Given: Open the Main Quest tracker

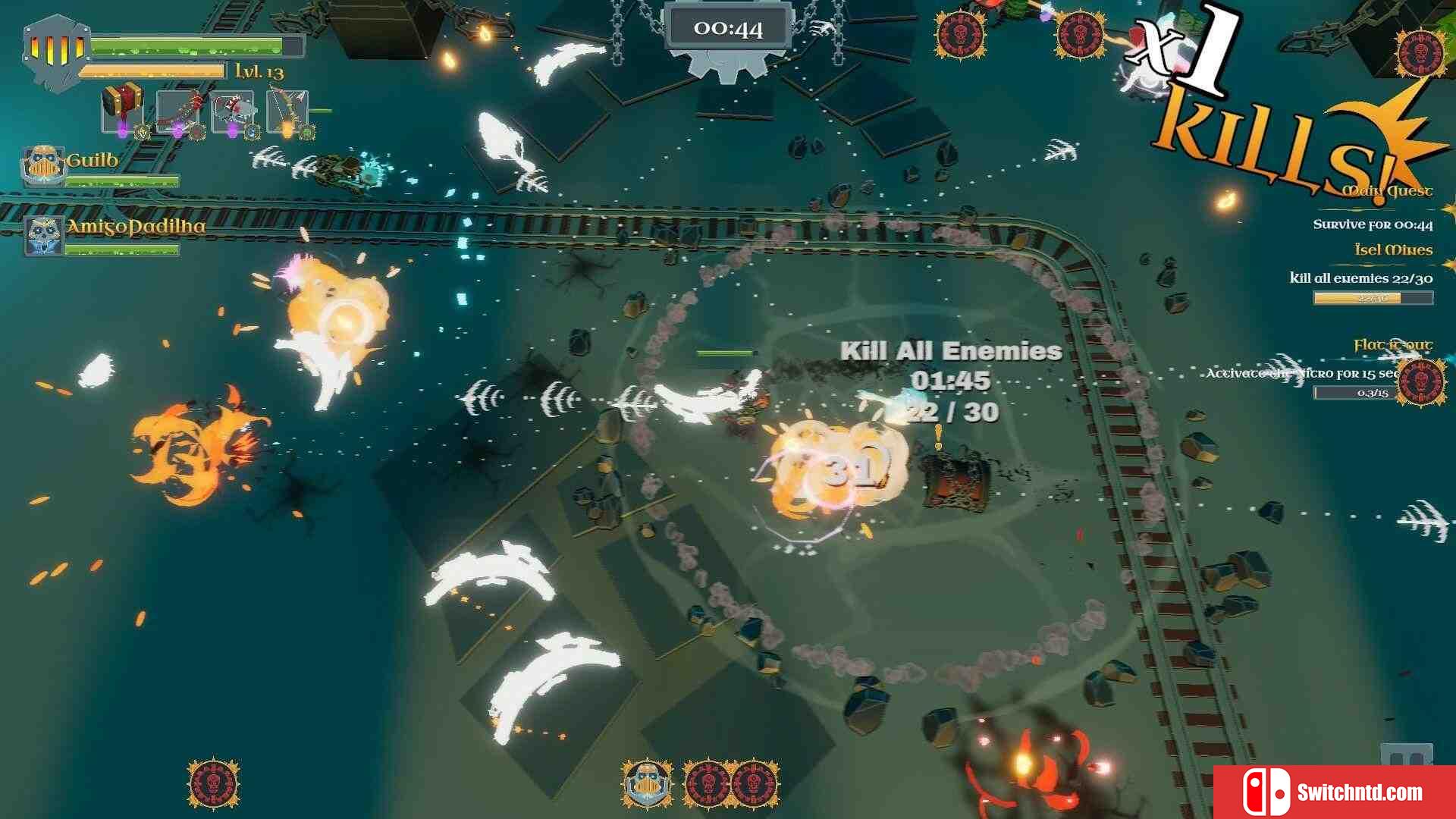Looking at the screenshot, I should [x=1387, y=191].
